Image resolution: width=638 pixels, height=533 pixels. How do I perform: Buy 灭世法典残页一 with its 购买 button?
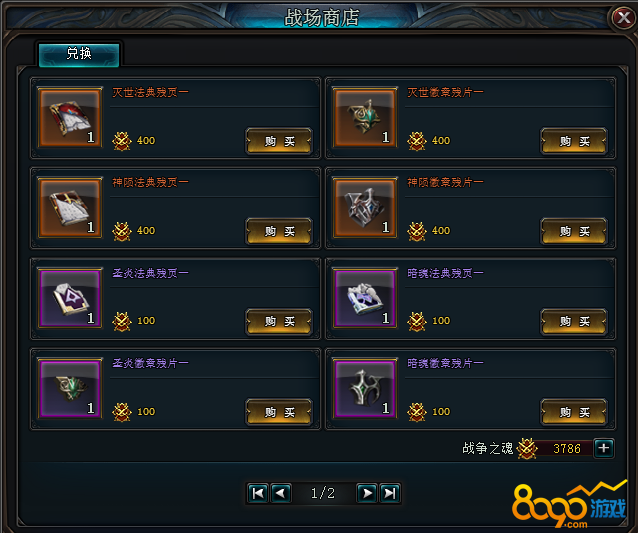(x=279, y=141)
